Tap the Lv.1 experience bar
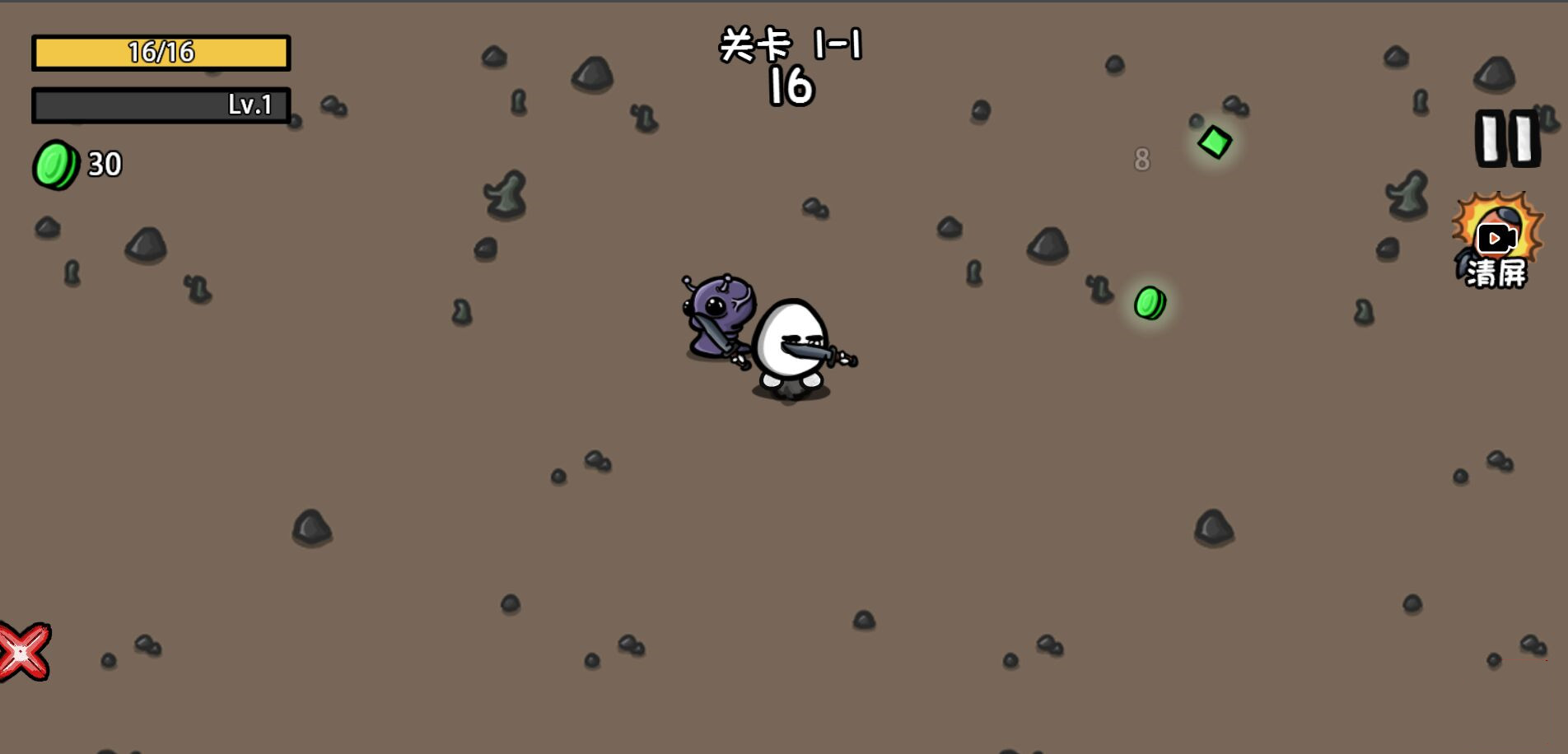Viewport: 1568px width, 754px height. tap(161, 105)
